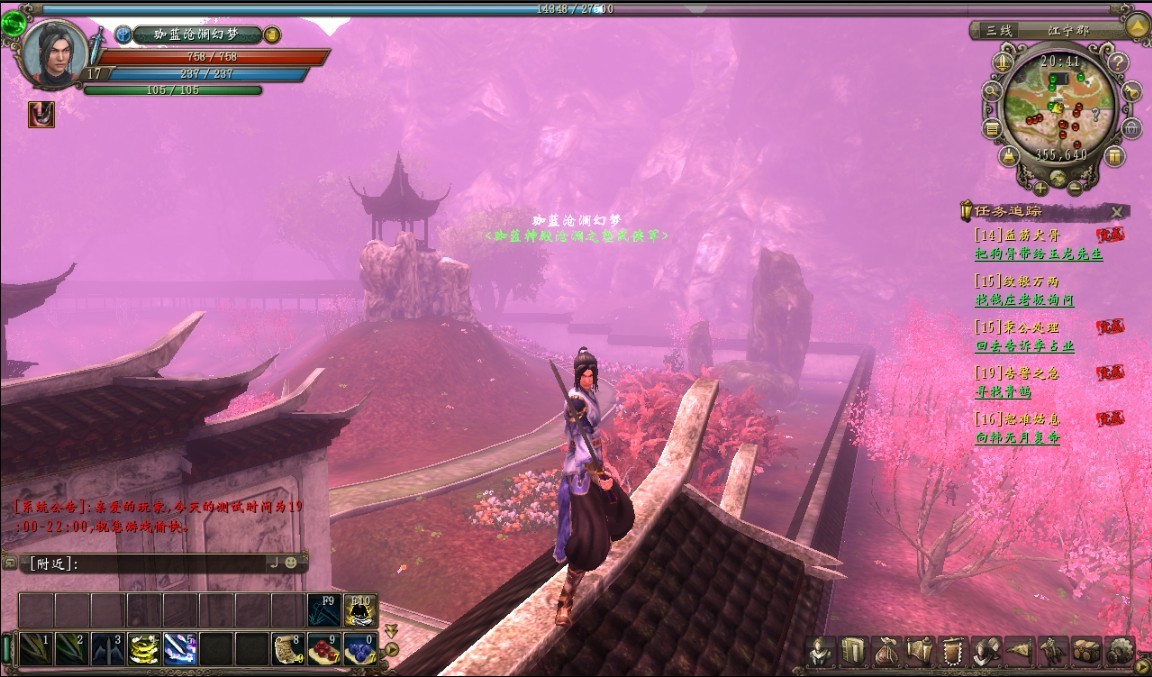The image size is (1152, 677).
Task: Use the blue berries in slot 0
Action: pos(359,649)
